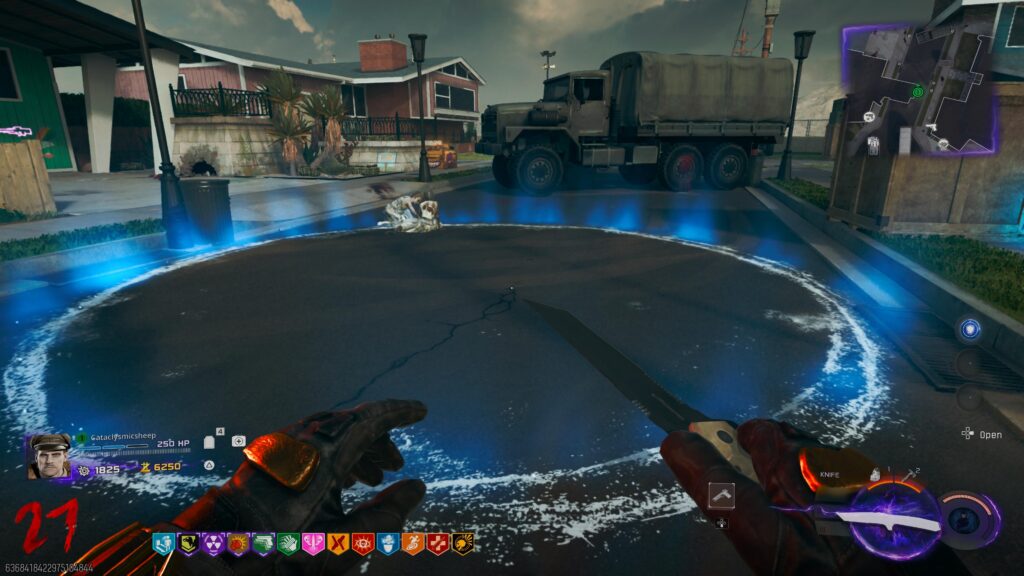The image size is (1024, 576).
Task: Choose the pink heart perk icon
Action: point(313,544)
